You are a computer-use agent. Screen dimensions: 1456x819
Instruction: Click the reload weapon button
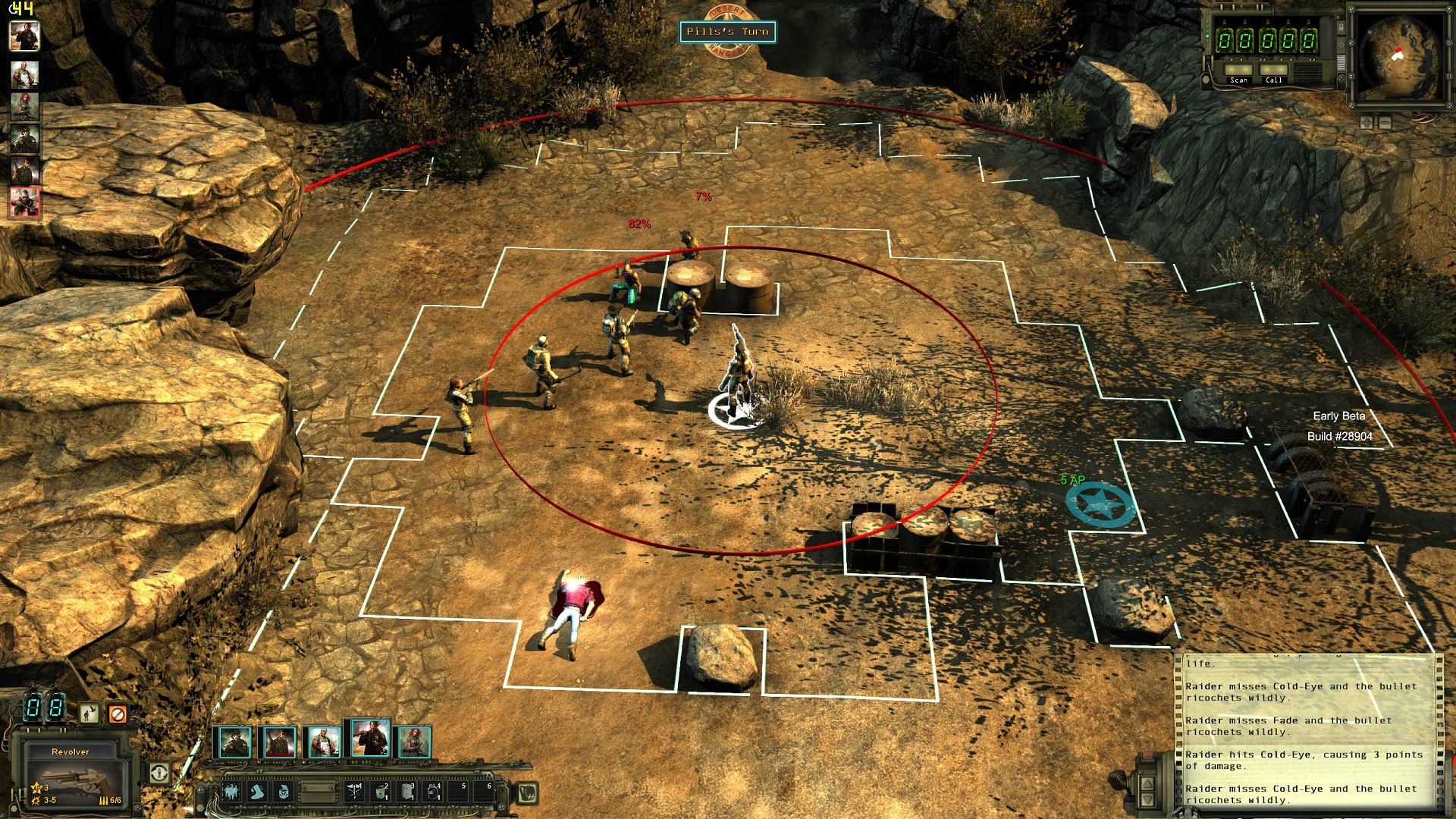[158, 773]
